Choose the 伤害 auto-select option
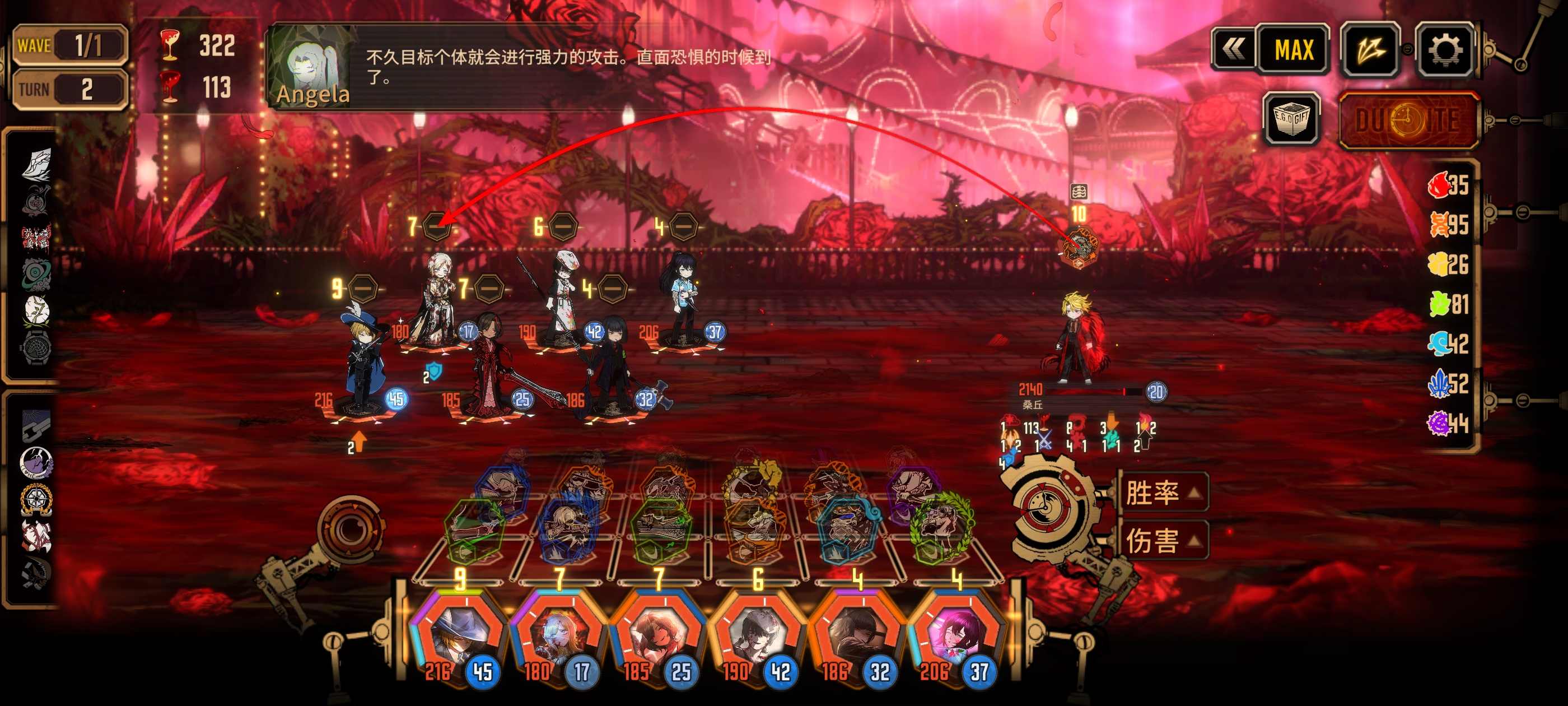 tap(1161, 540)
